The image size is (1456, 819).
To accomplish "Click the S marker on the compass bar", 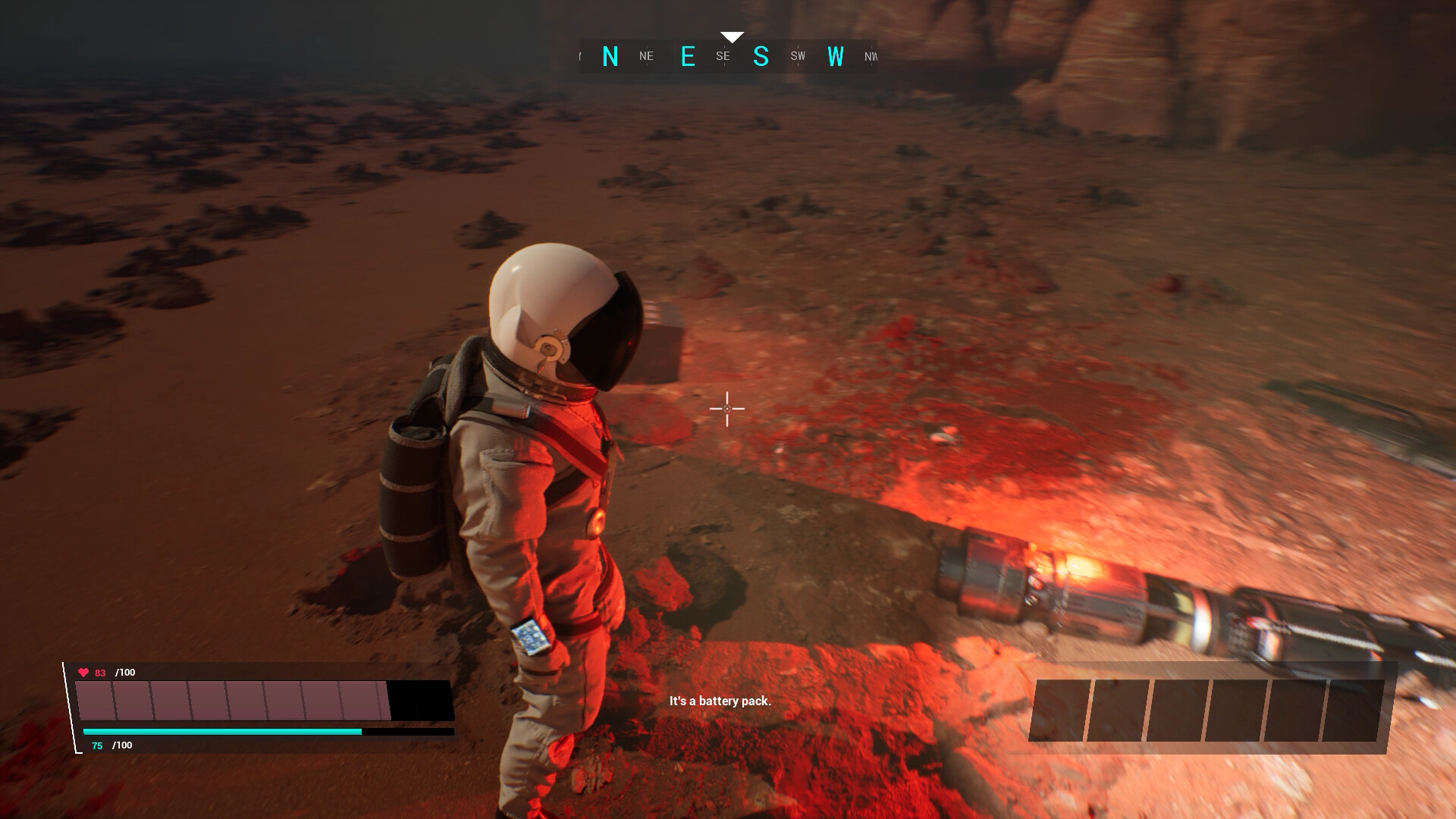I will [x=761, y=55].
